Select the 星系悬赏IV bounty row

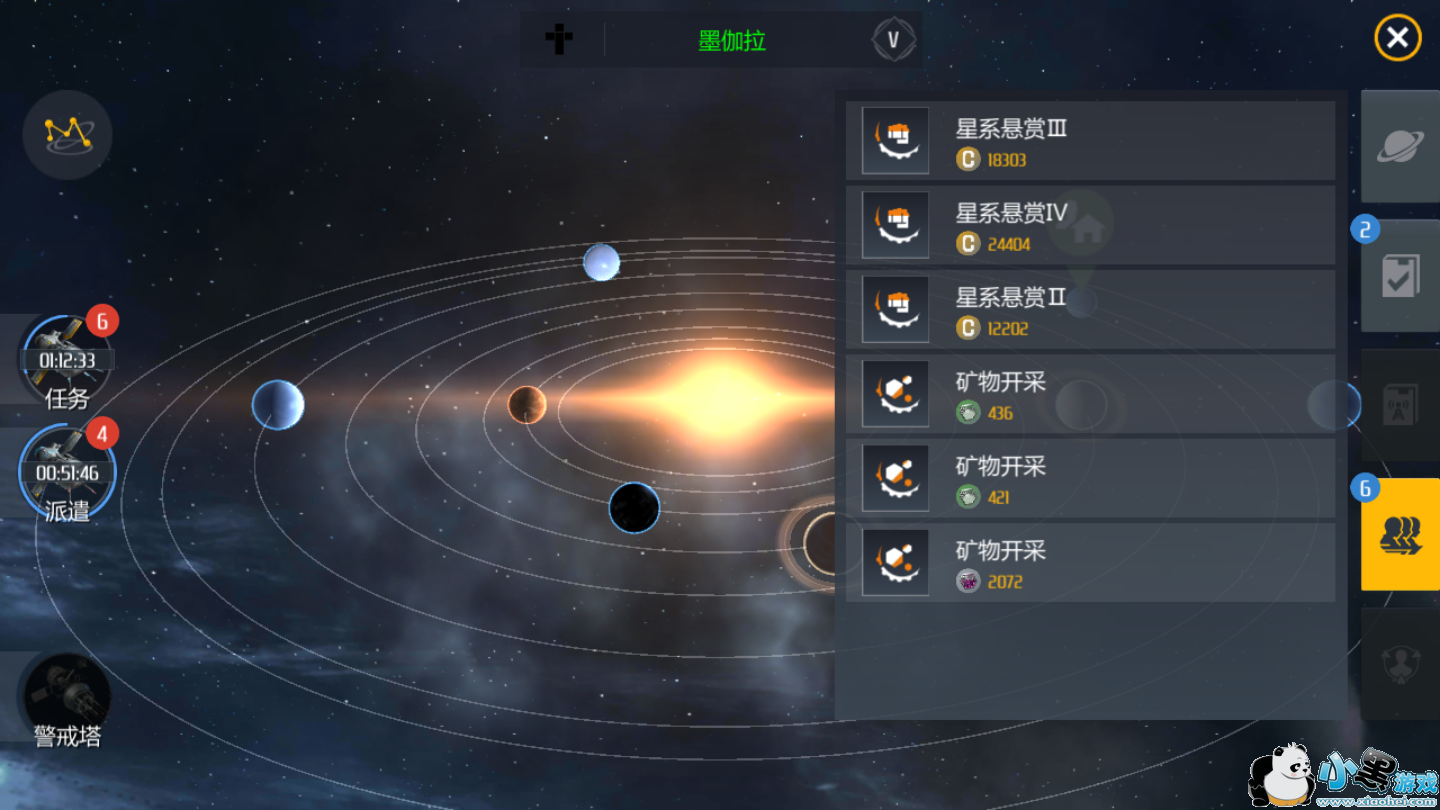(1090, 225)
